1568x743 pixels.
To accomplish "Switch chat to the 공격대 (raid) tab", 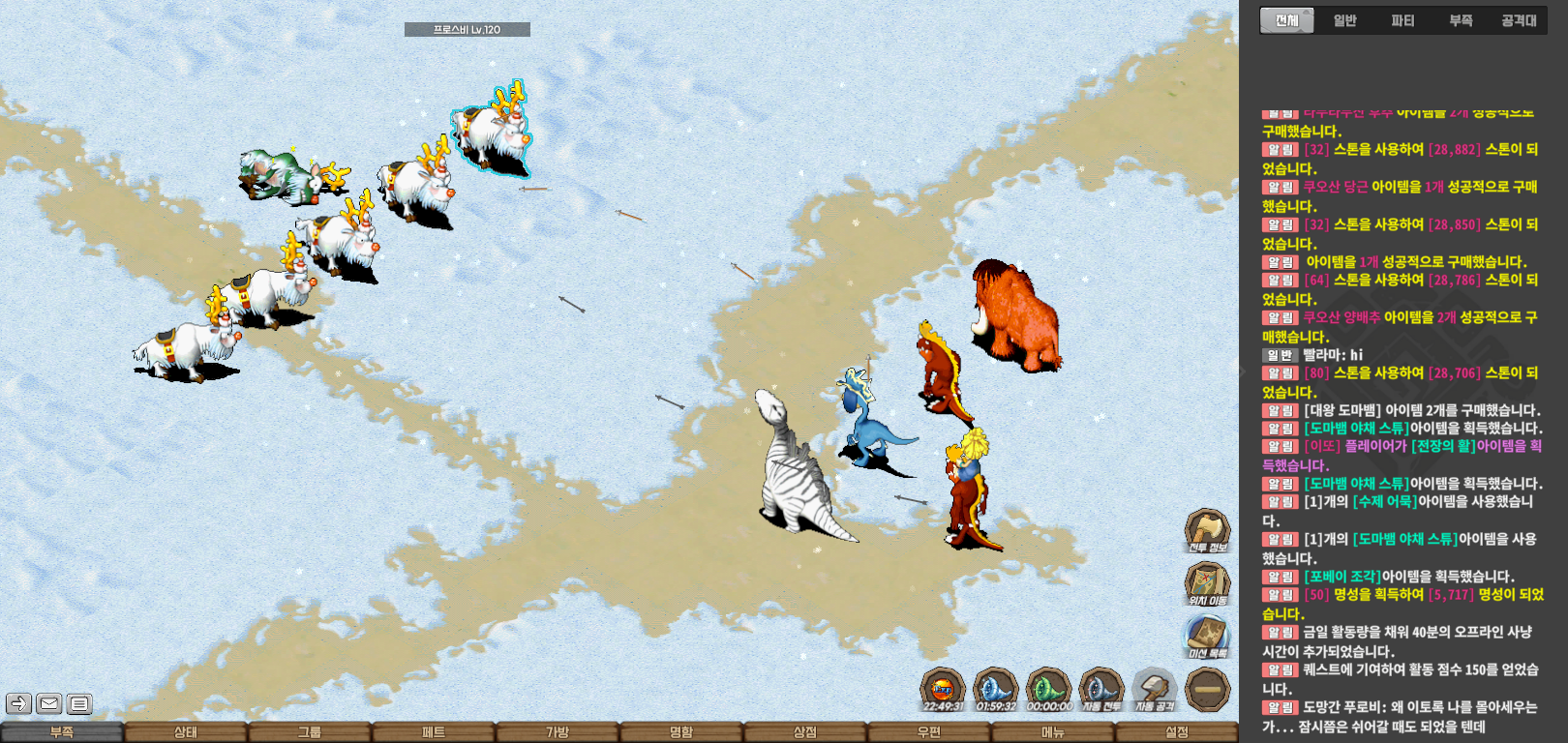I will coord(1519,20).
